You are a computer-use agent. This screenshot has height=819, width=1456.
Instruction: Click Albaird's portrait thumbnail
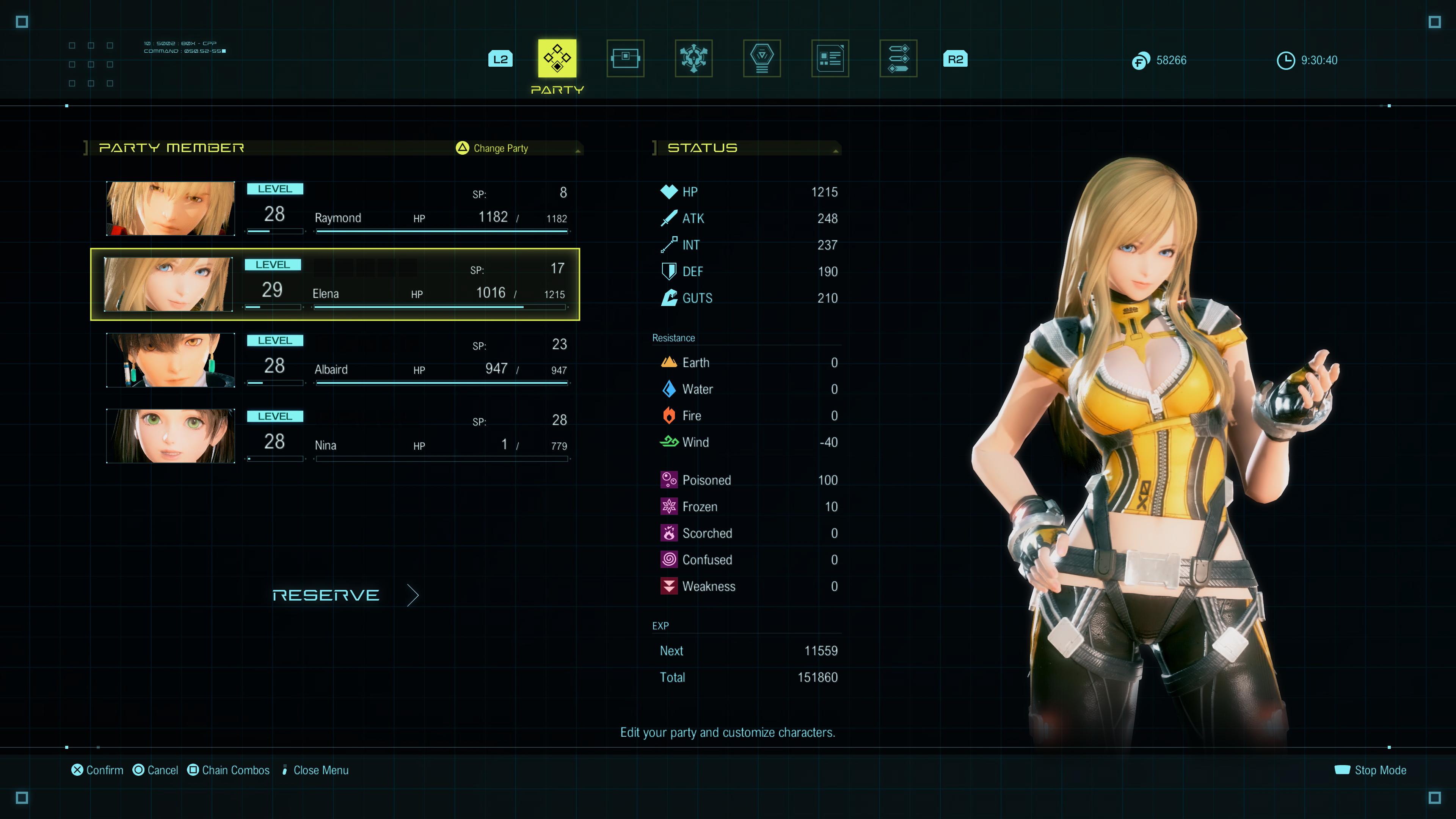[170, 360]
